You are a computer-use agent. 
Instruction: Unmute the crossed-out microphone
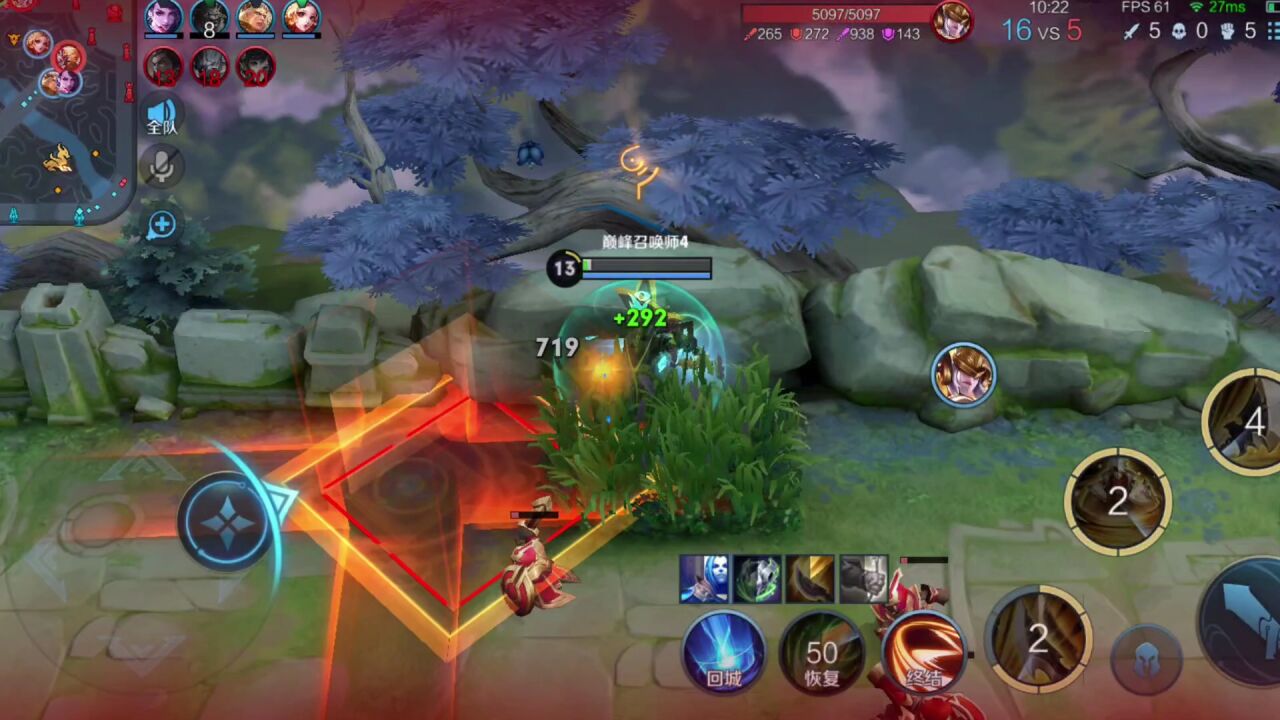pos(162,166)
